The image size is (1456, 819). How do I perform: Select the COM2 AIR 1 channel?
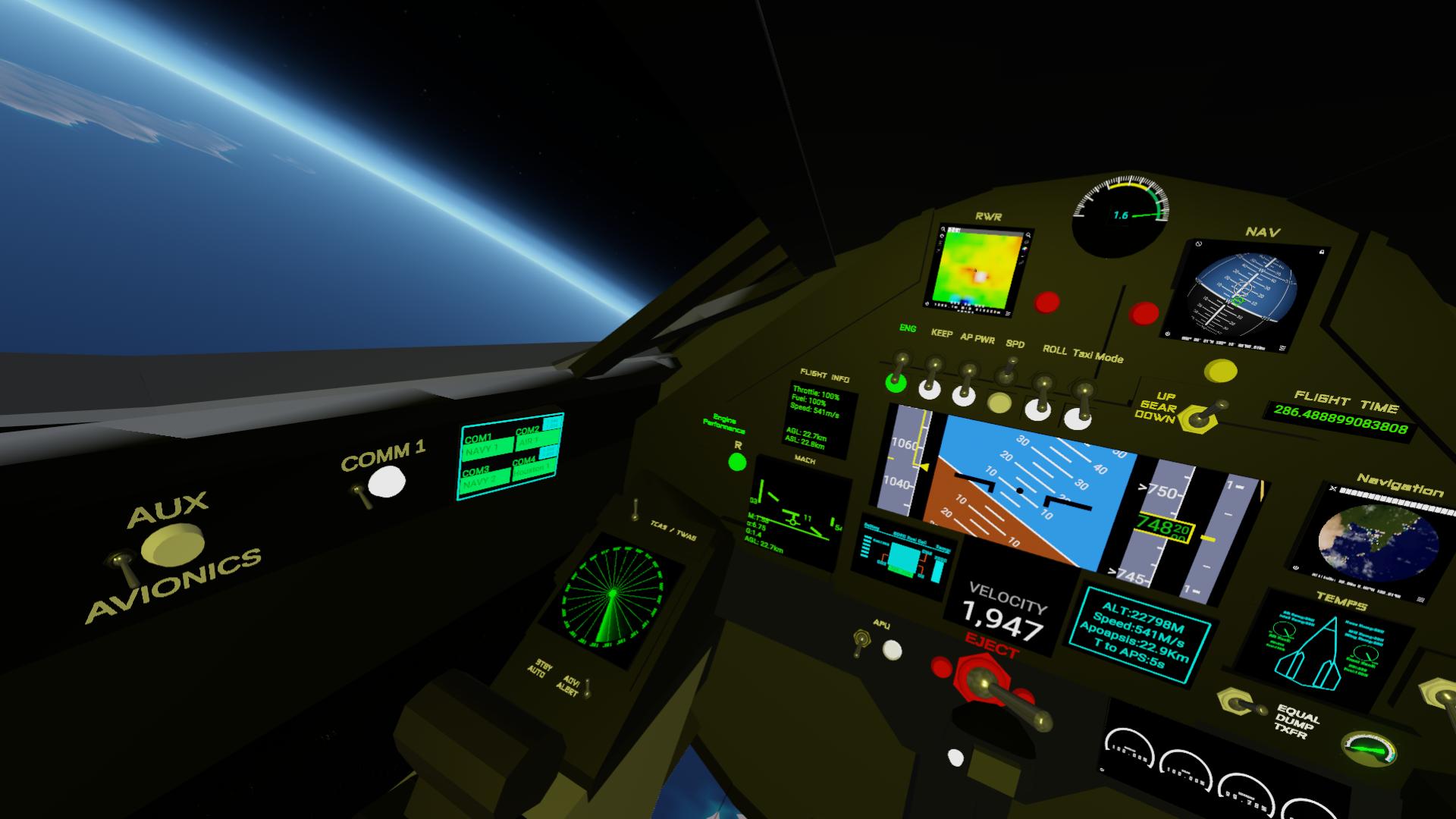(536, 438)
